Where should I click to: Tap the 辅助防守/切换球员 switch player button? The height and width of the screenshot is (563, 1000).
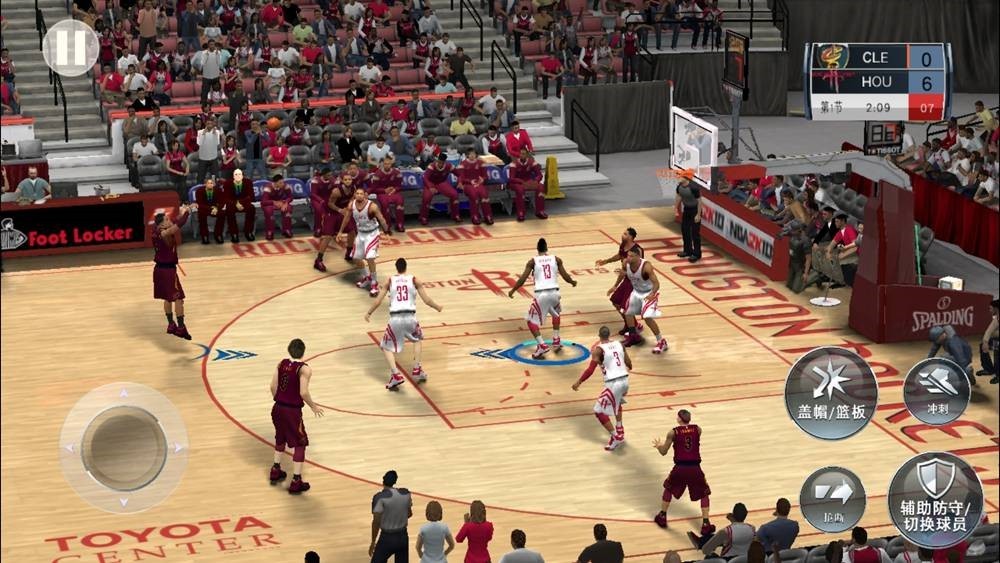click(x=935, y=499)
